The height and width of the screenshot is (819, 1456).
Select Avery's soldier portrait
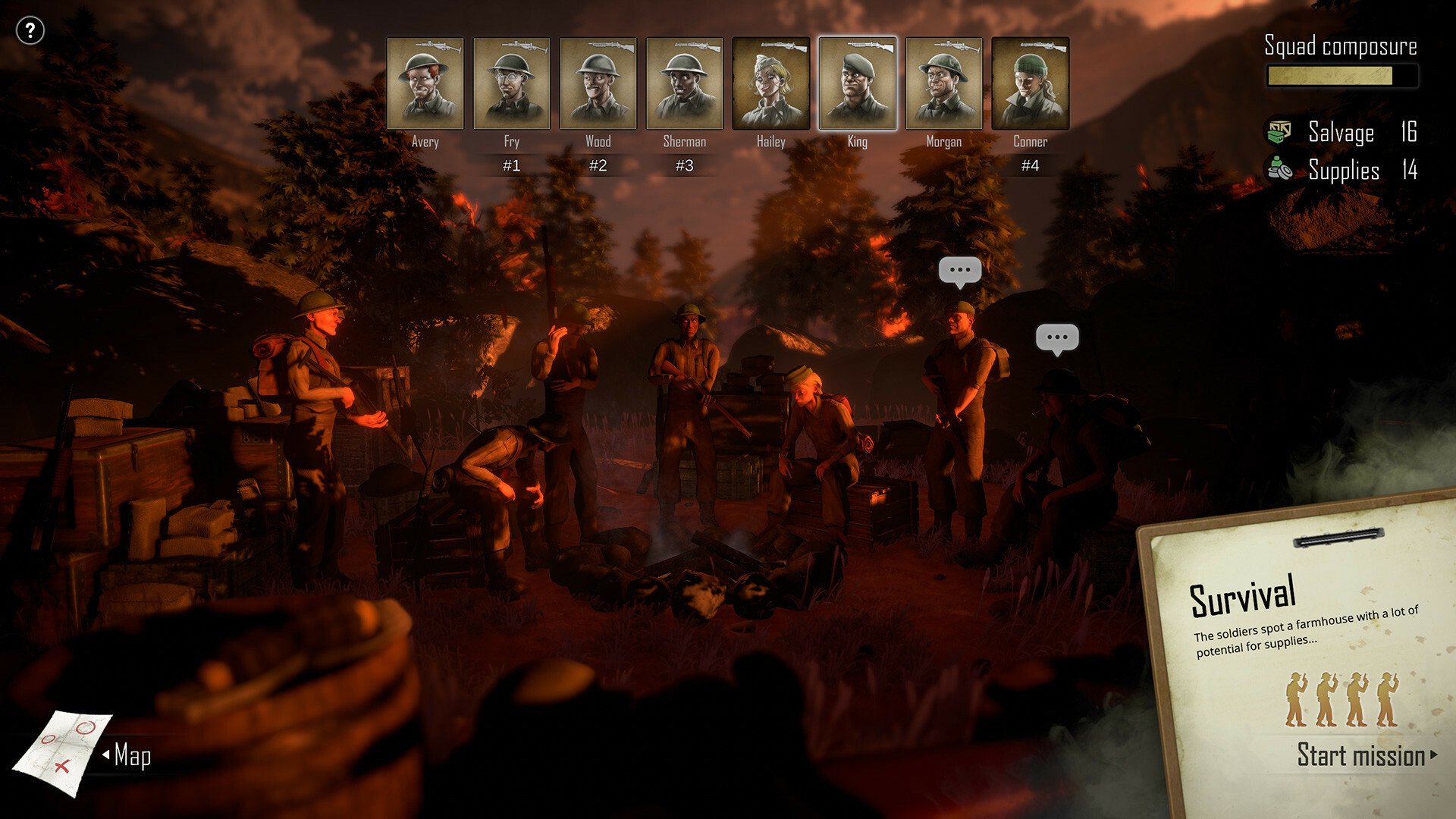coord(425,83)
